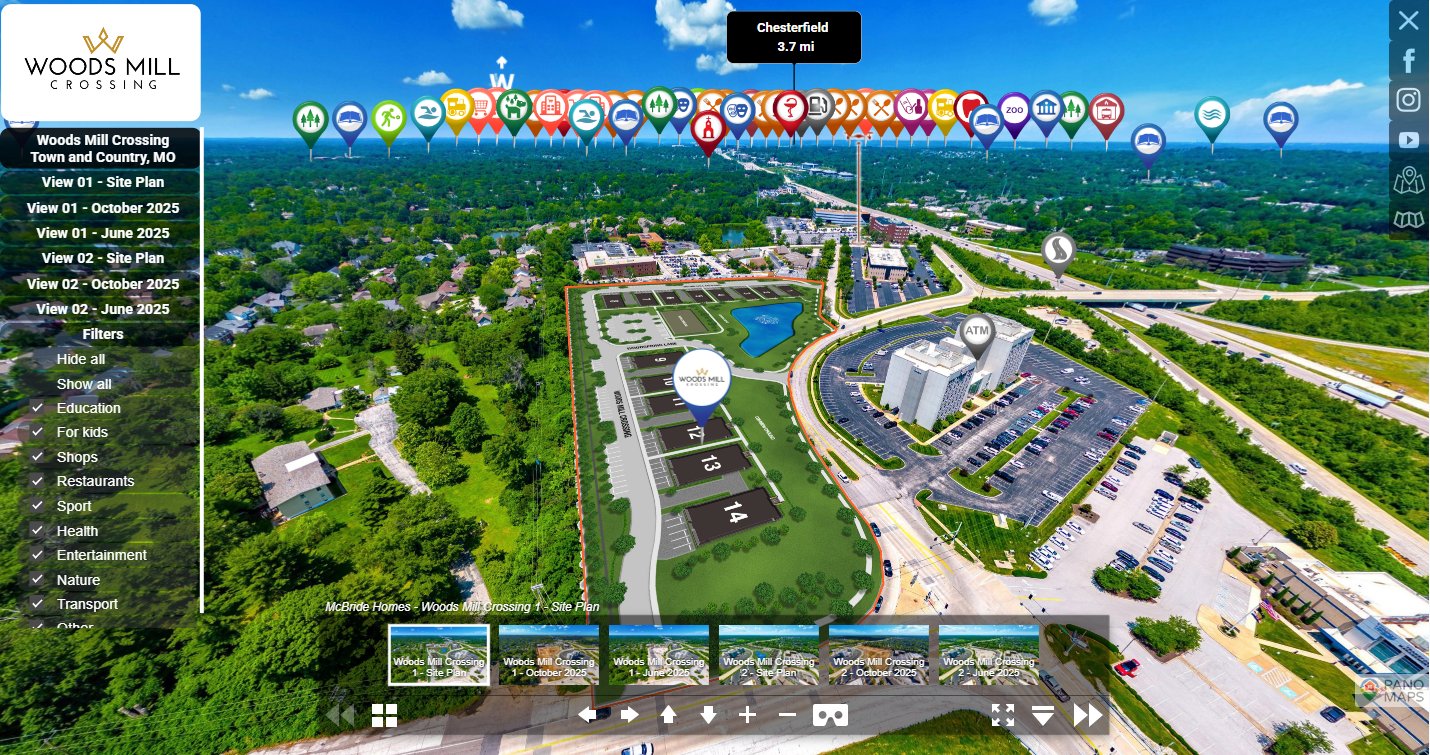Close the side panel with X

coord(1408,20)
